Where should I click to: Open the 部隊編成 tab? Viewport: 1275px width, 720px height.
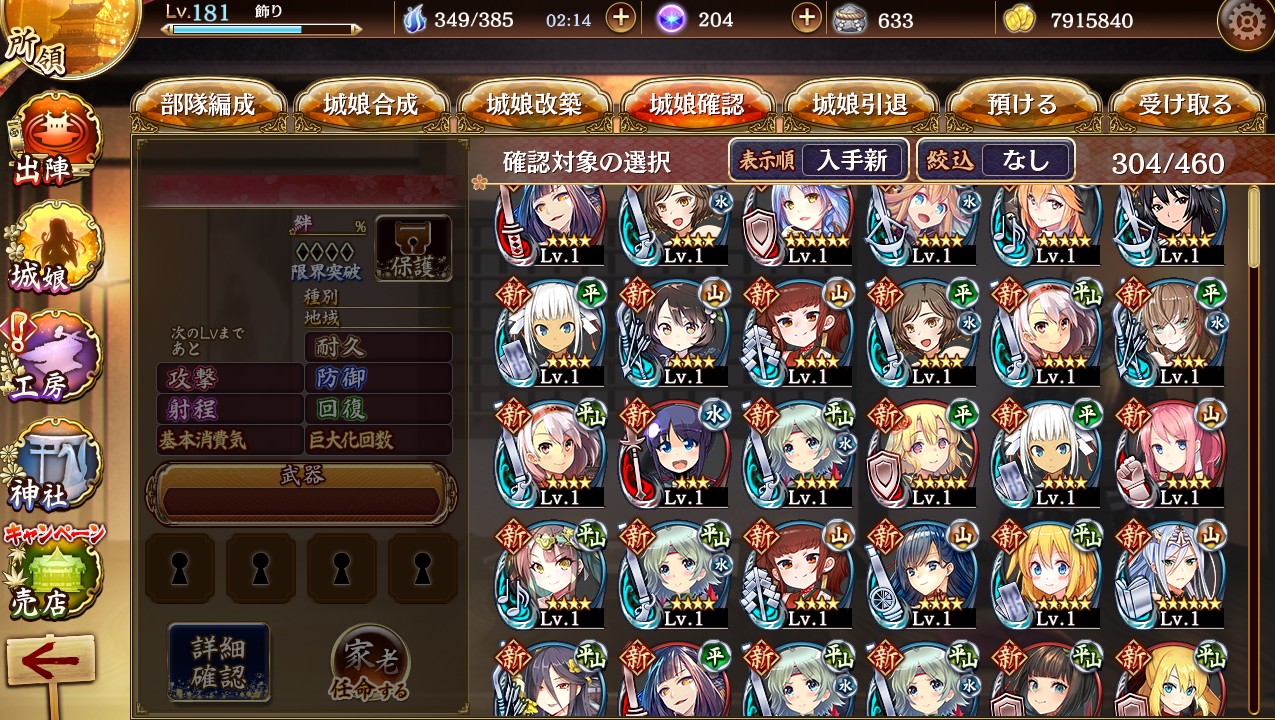click(208, 105)
